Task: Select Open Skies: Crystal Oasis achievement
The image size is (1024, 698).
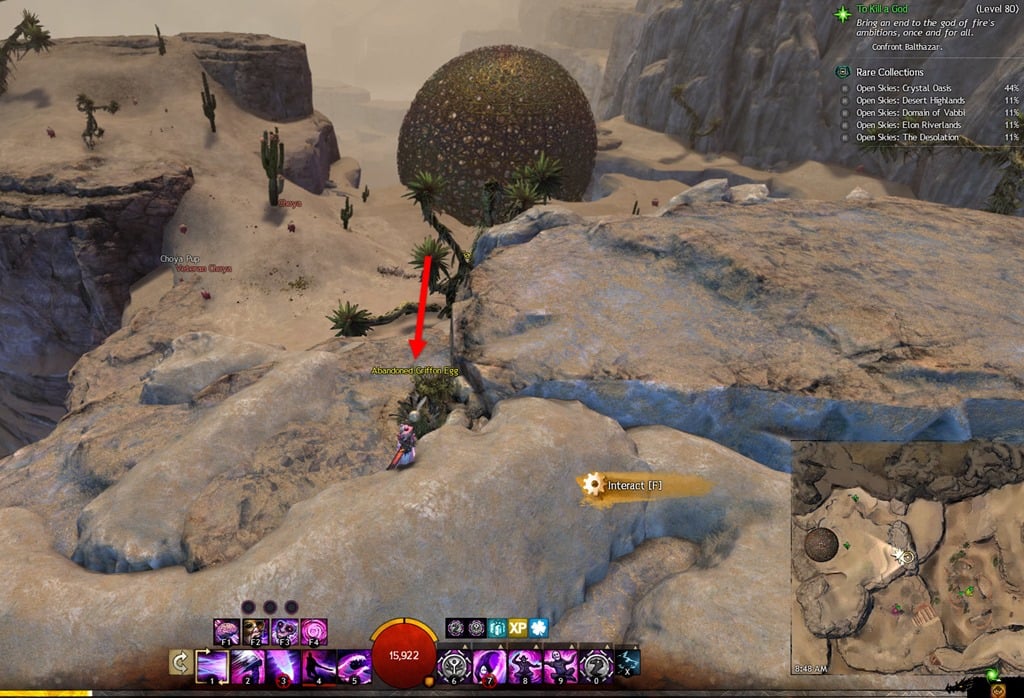Action: click(x=910, y=87)
